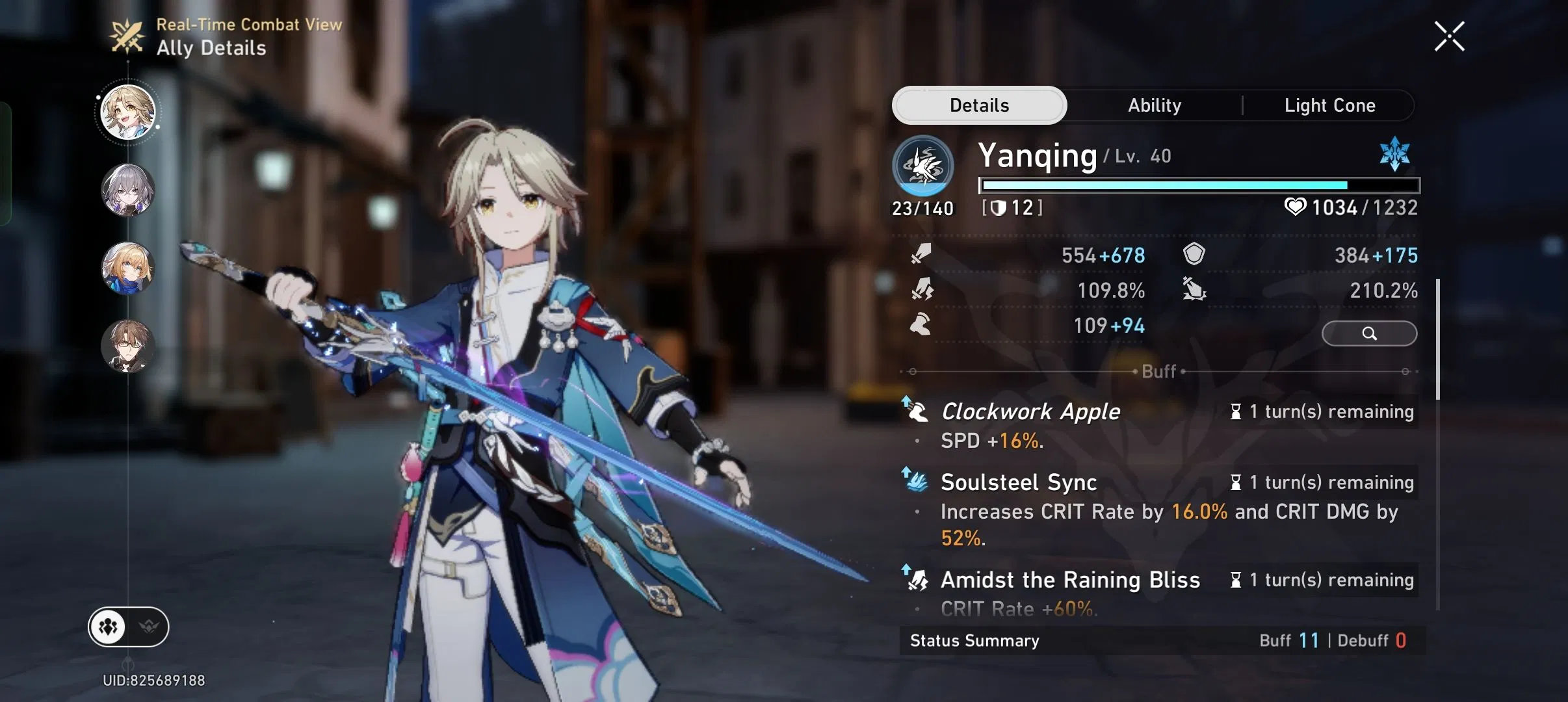Screen dimensions: 1568x702
Task: Open the Status Summary buff list
Action: coord(974,641)
